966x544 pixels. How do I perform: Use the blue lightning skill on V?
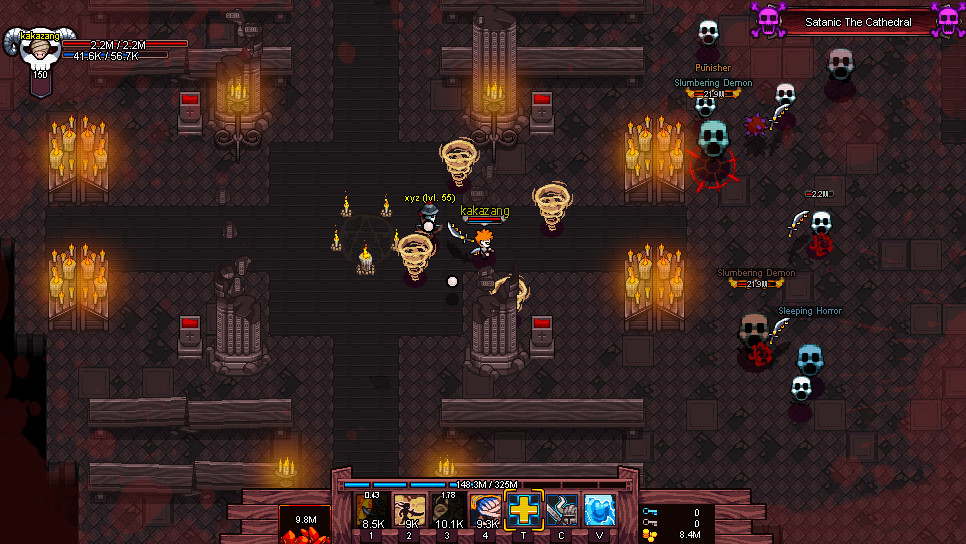point(599,510)
